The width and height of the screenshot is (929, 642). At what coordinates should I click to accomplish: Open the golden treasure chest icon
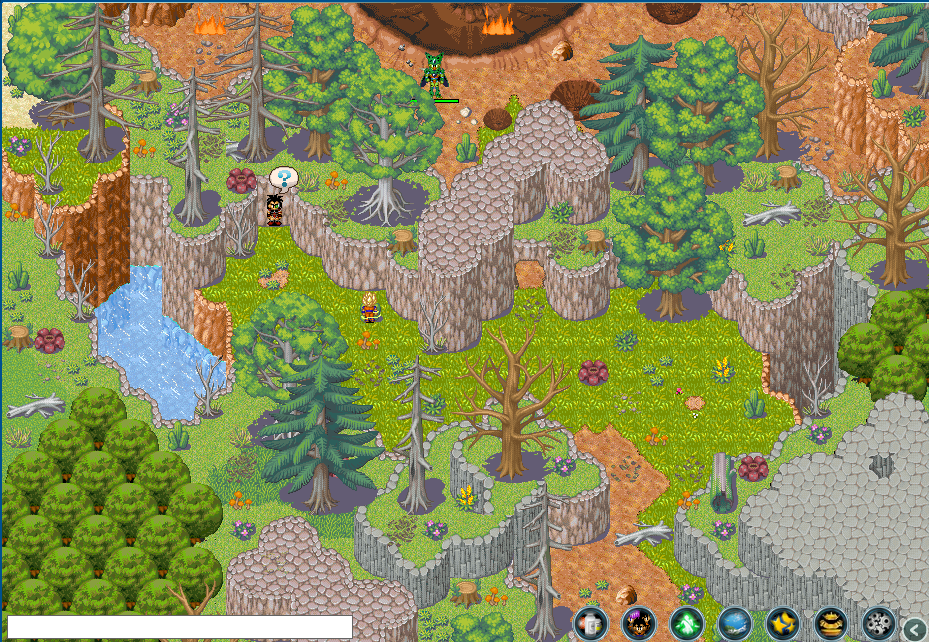(831, 624)
